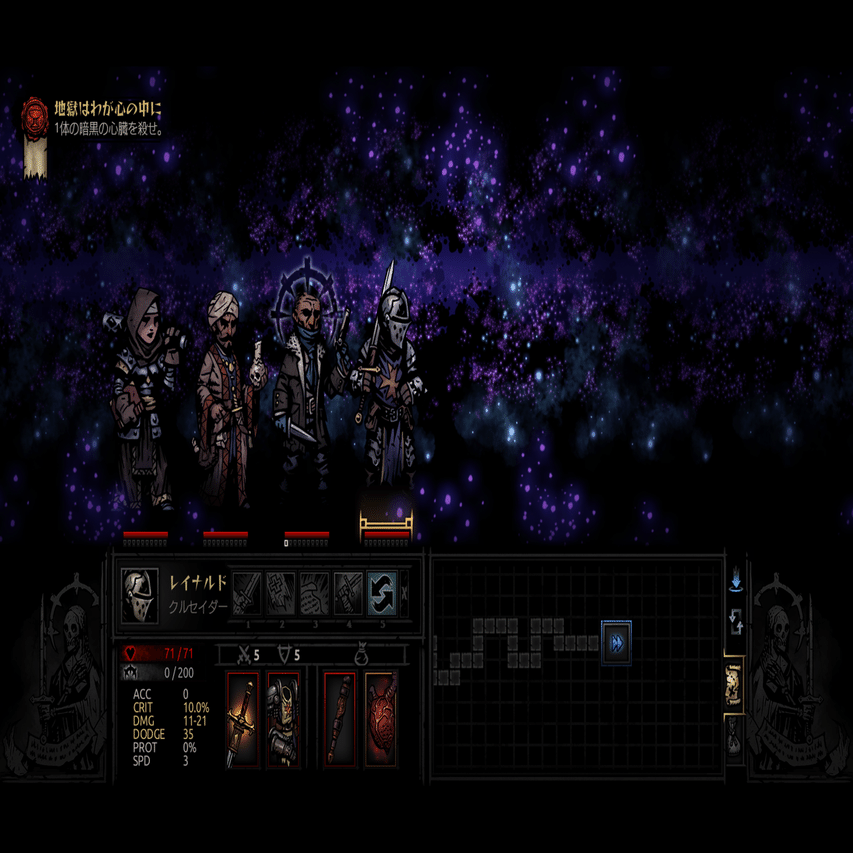Choose the sword skill in slot 1
Viewport: 853px width, 853px height.
click(247, 593)
